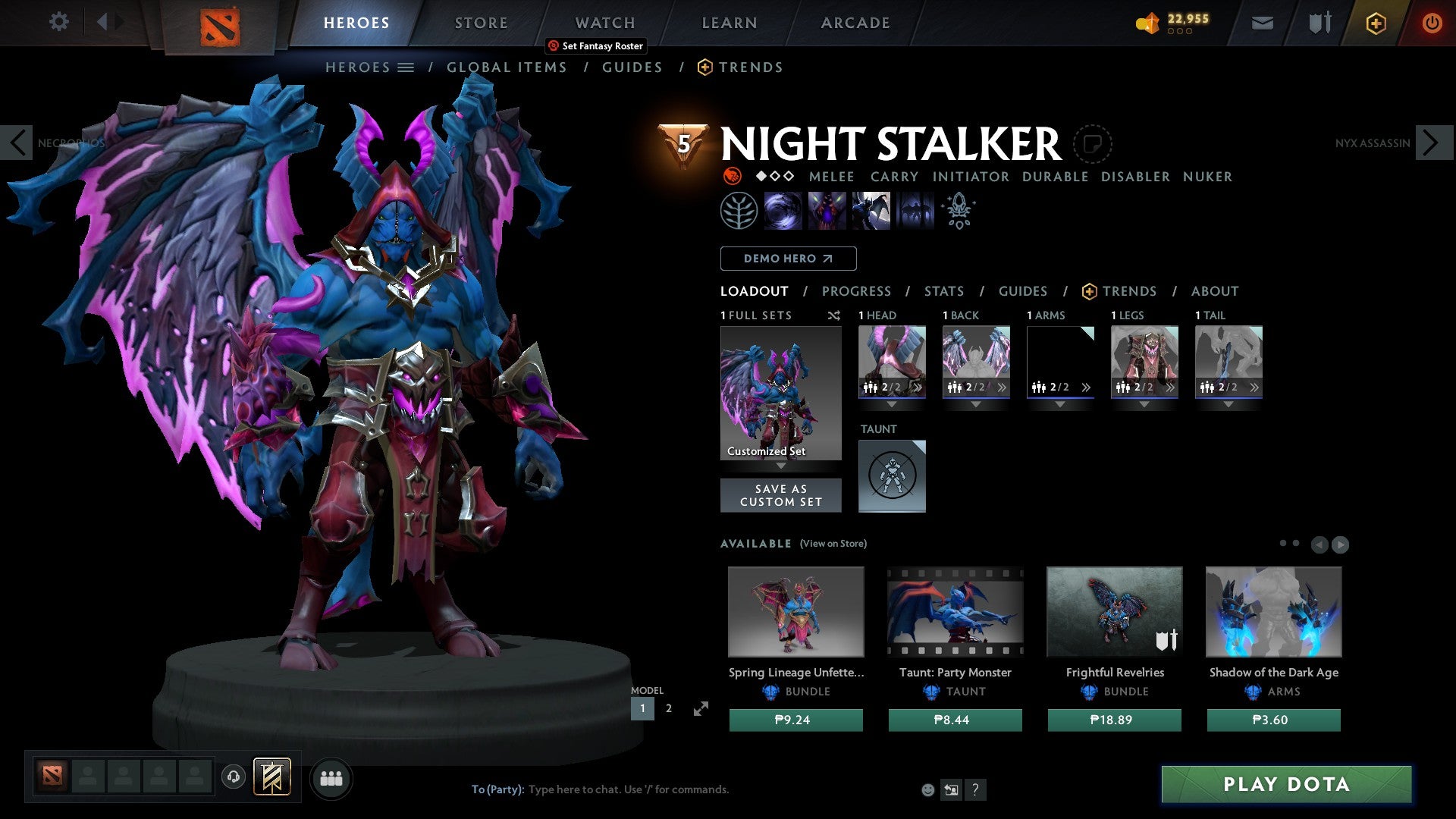This screenshot has height=819, width=1456.
Task: Toggle shuffle on Full Sets loadout
Action: (x=834, y=315)
